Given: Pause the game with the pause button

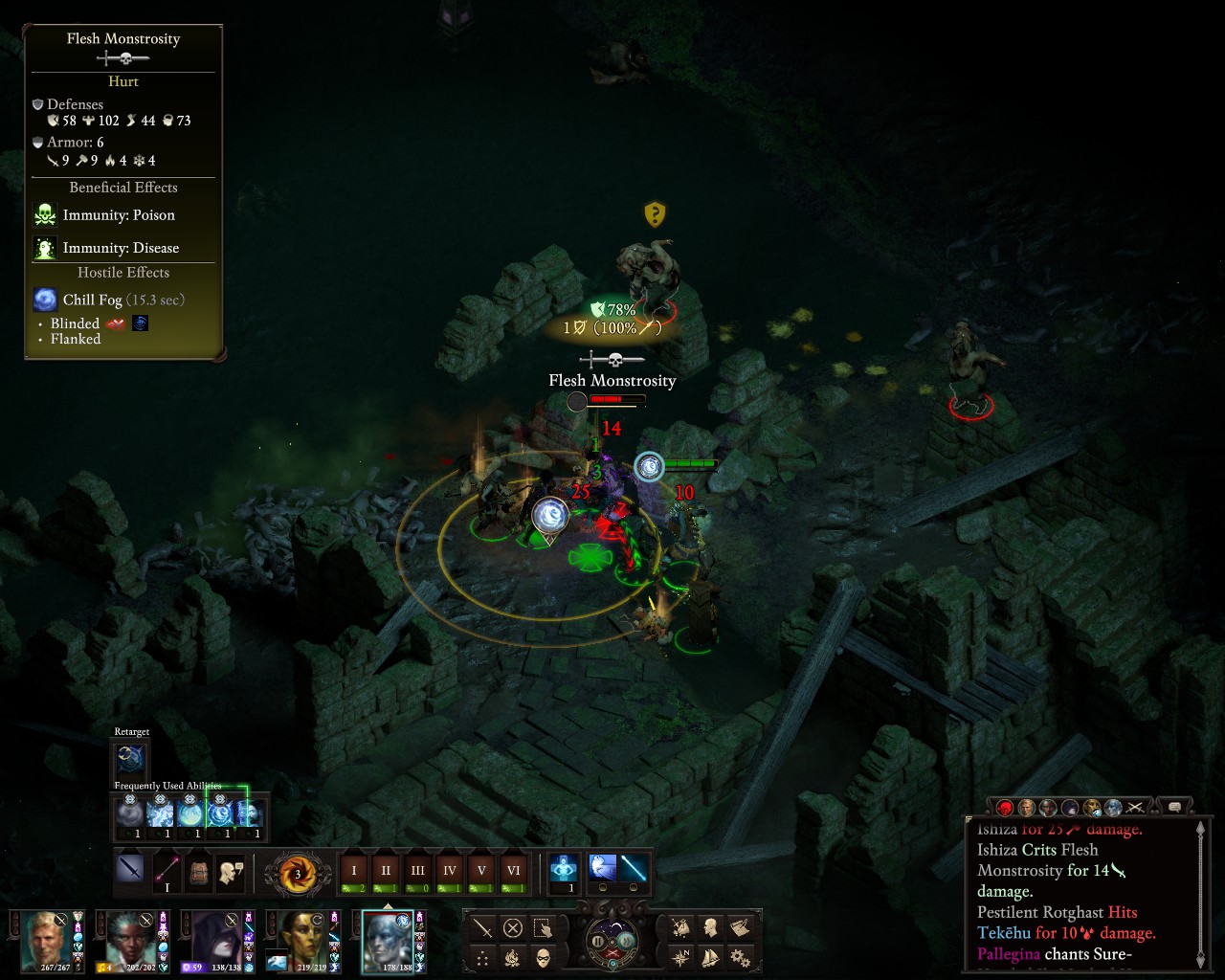Looking at the screenshot, I should click(599, 941).
